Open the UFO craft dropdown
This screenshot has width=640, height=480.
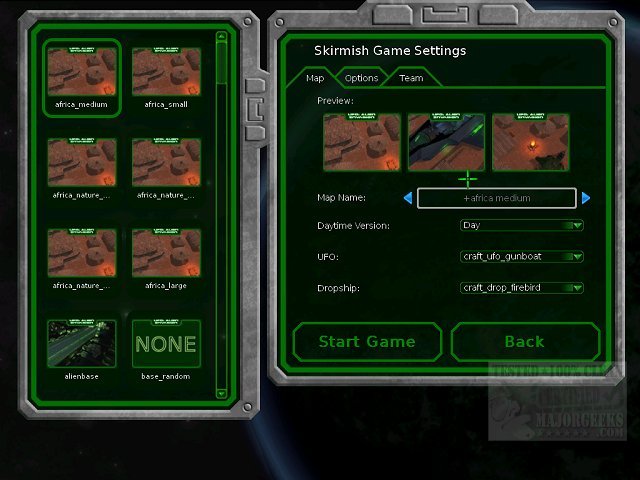click(521, 257)
